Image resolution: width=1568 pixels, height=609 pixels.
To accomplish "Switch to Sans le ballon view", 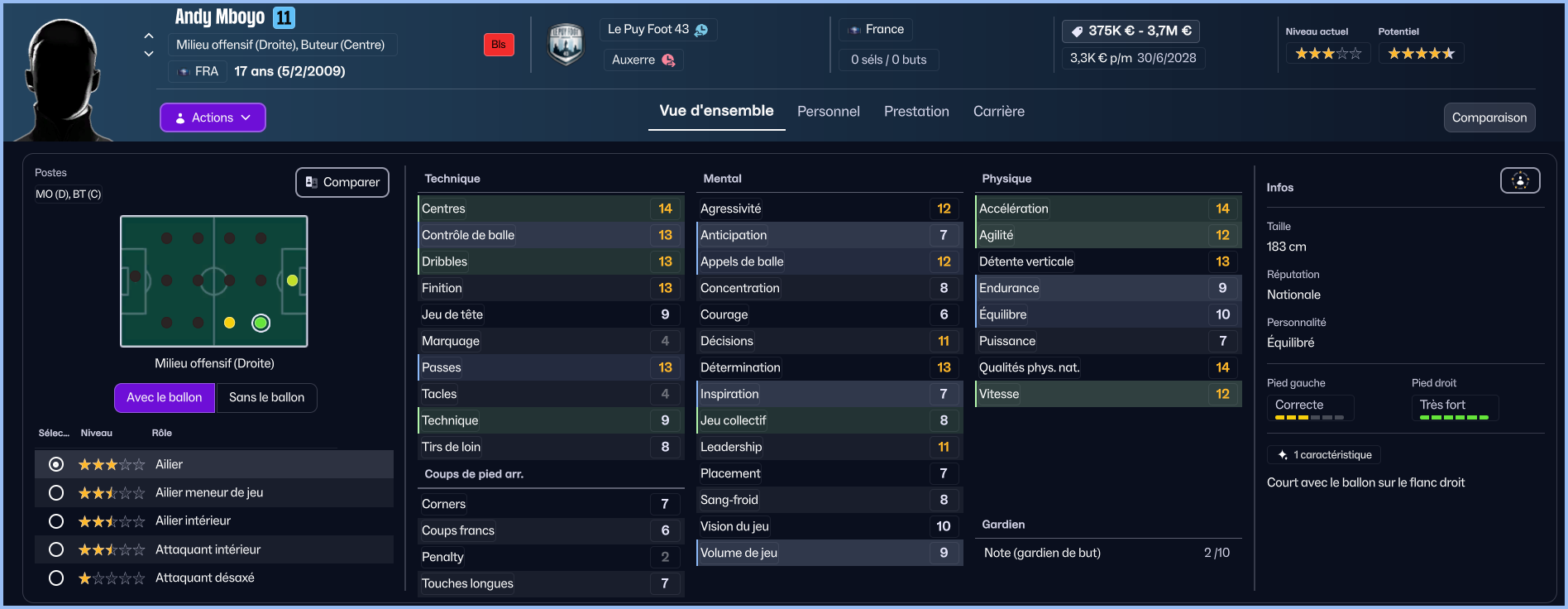I will coord(266,397).
